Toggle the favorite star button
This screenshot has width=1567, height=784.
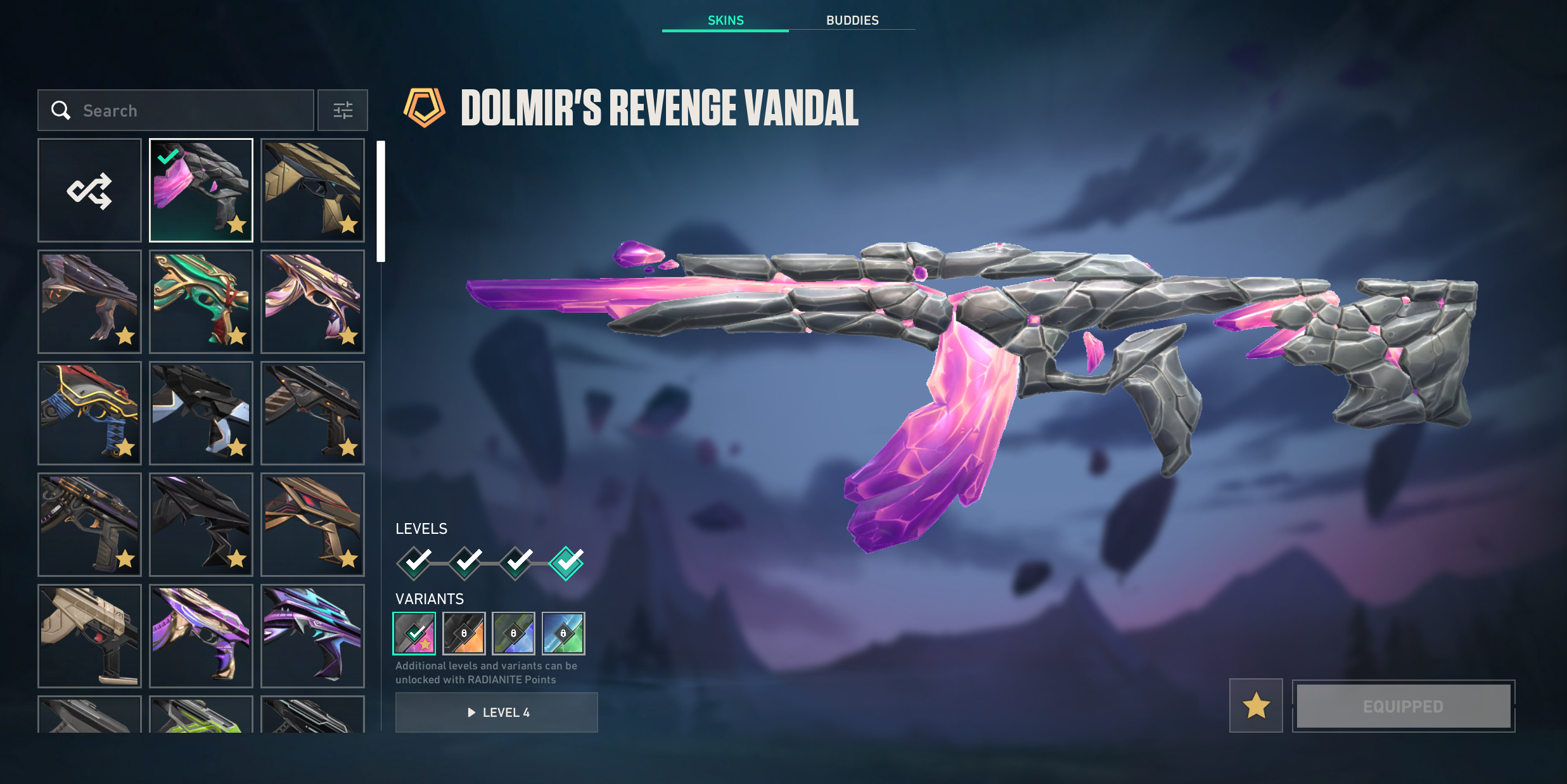(1256, 705)
